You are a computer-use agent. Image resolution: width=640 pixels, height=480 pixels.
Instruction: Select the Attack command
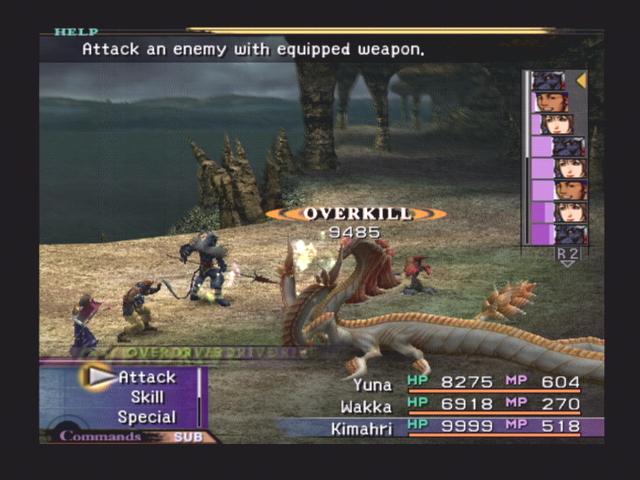coord(146,377)
